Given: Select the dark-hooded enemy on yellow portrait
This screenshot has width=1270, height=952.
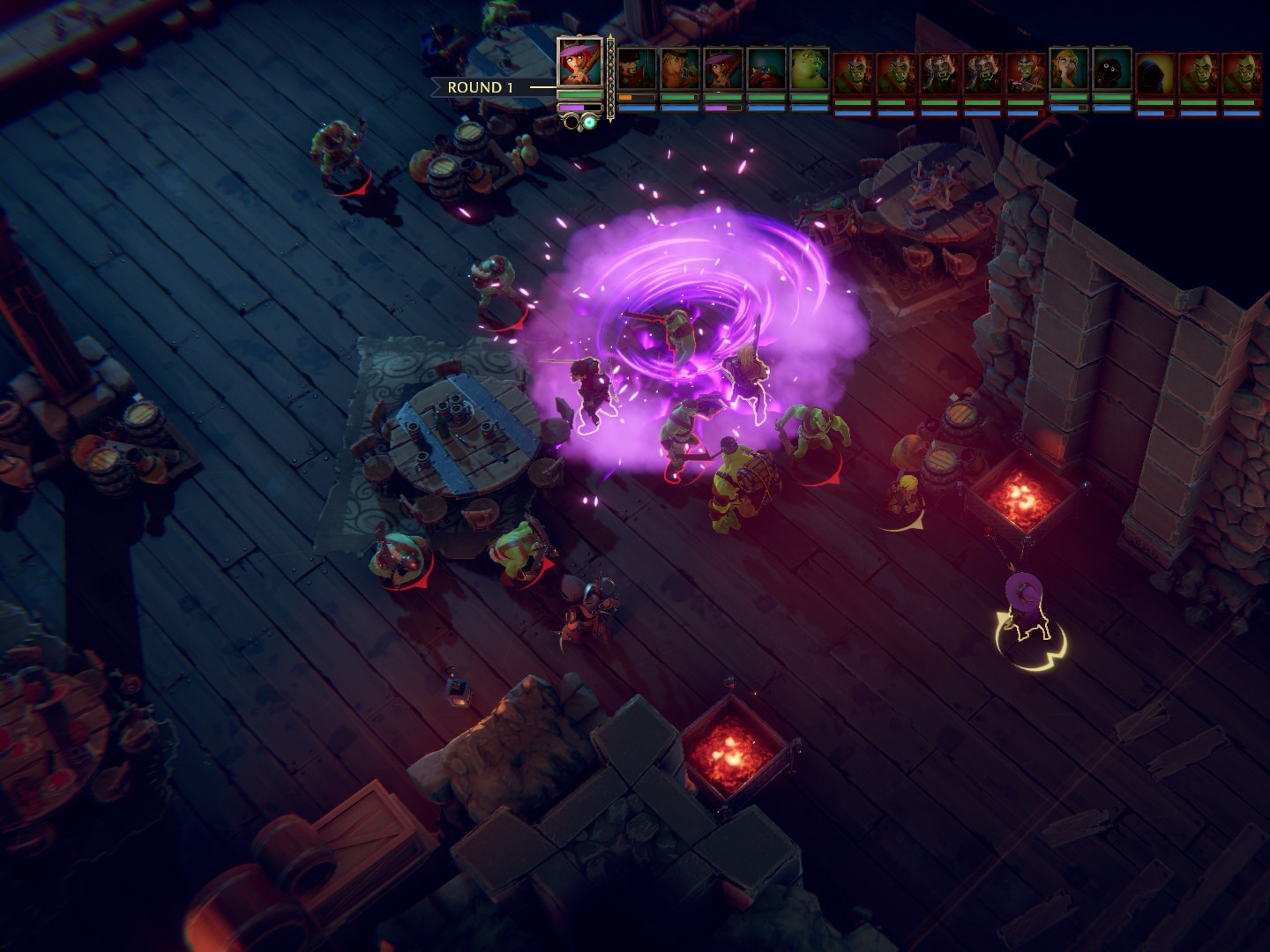Looking at the screenshot, I should tap(1154, 74).
